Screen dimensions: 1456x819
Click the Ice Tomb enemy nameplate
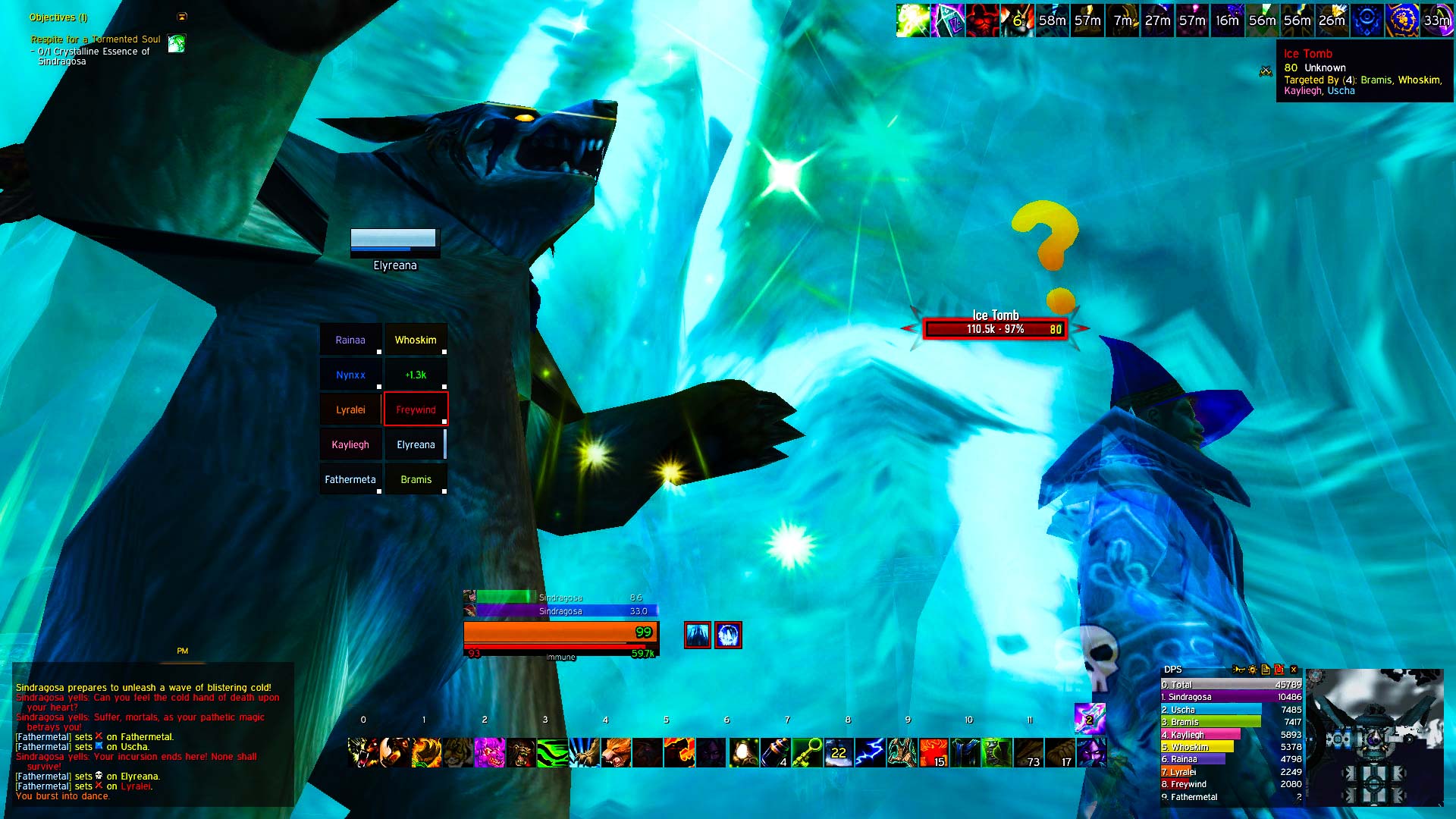(x=995, y=329)
